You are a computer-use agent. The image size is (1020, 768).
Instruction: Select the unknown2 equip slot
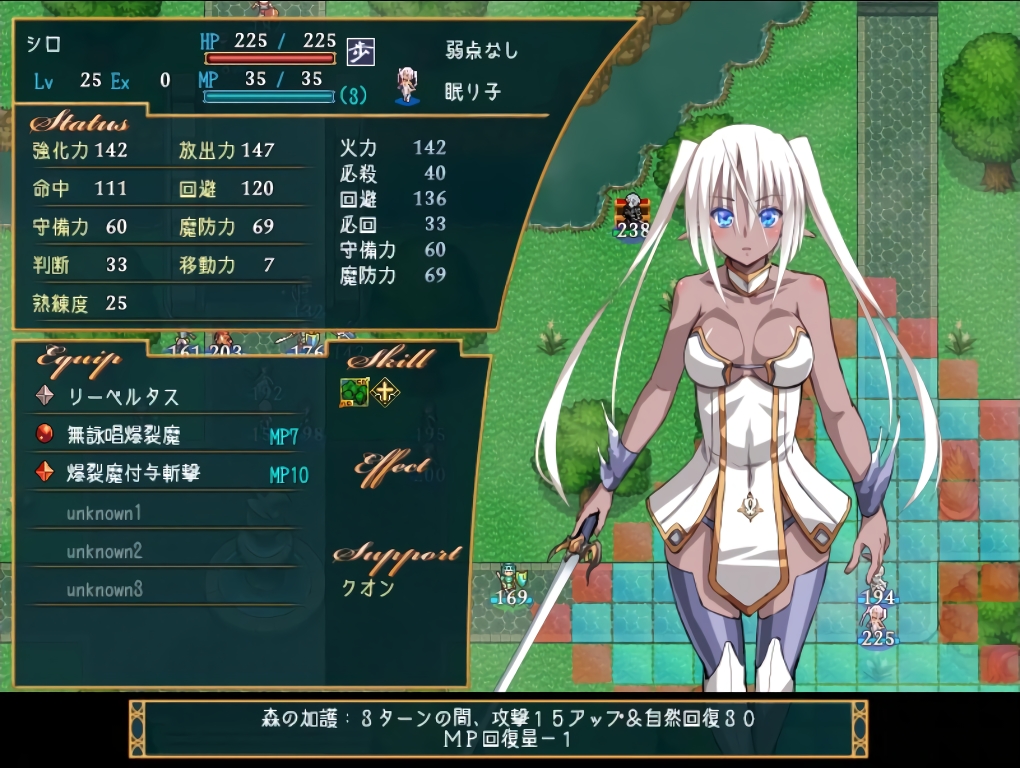tap(104, 551)
